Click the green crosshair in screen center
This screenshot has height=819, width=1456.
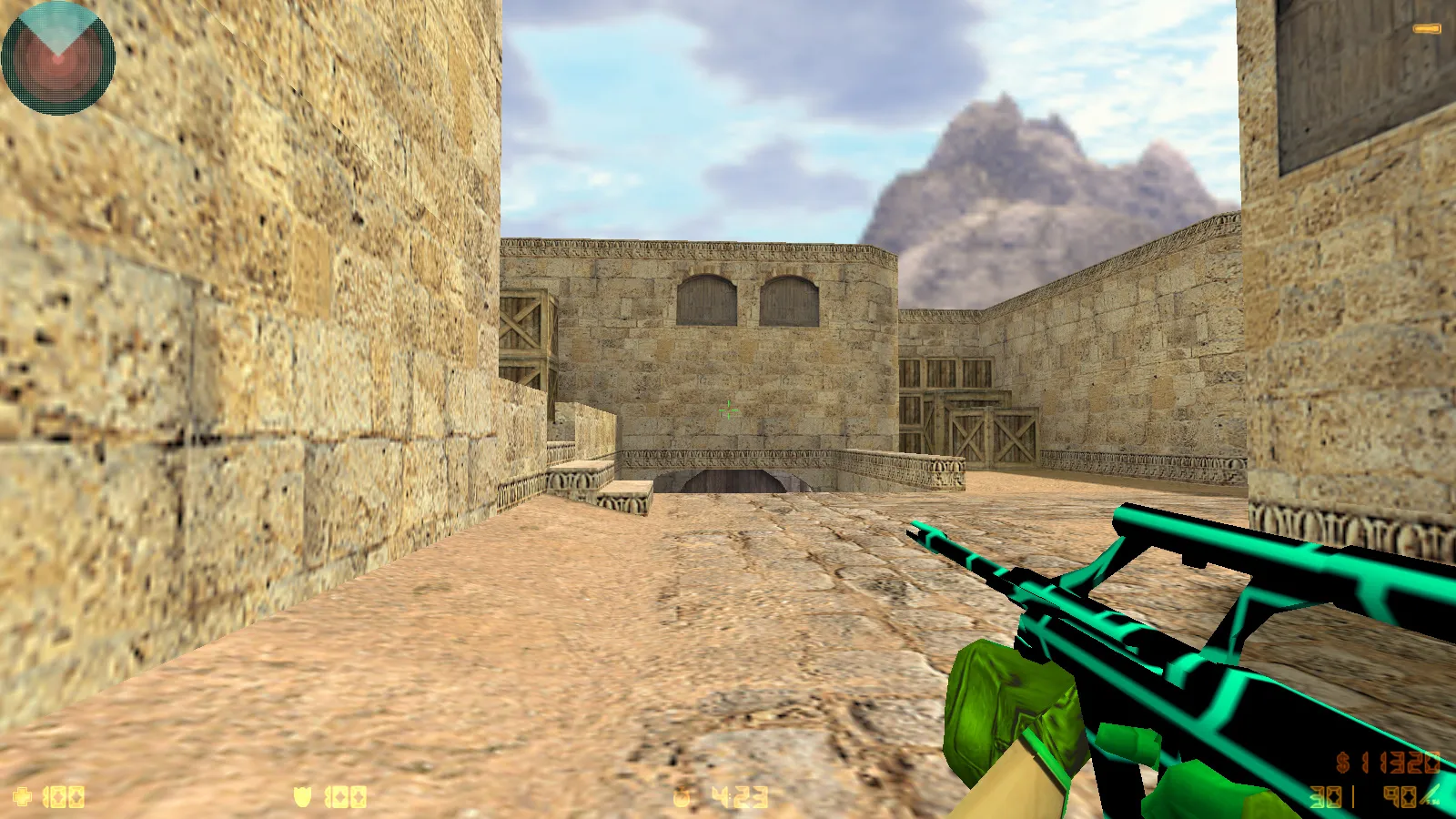[x=727, y=411]
